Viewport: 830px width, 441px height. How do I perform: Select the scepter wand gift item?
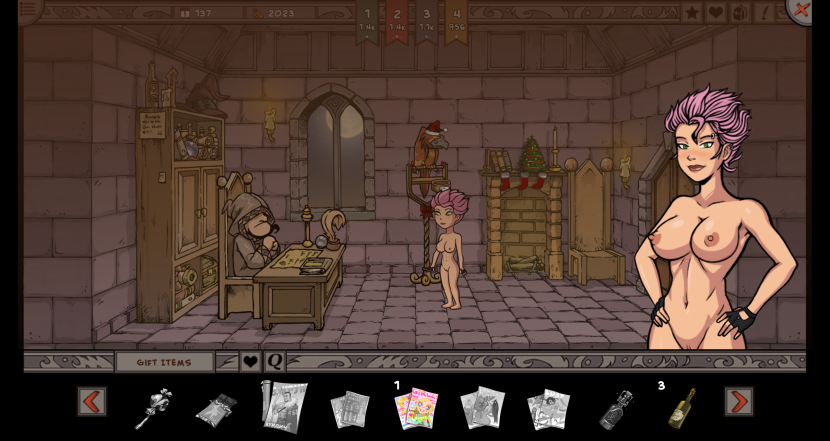pyautogui.click(x=152, y=408)
